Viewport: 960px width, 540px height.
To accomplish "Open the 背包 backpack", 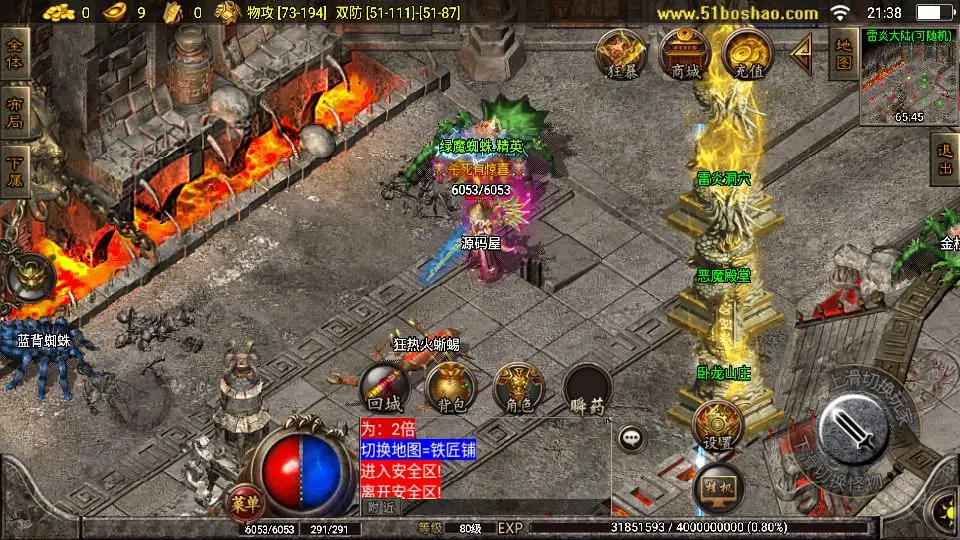I will tap(451, 388).
